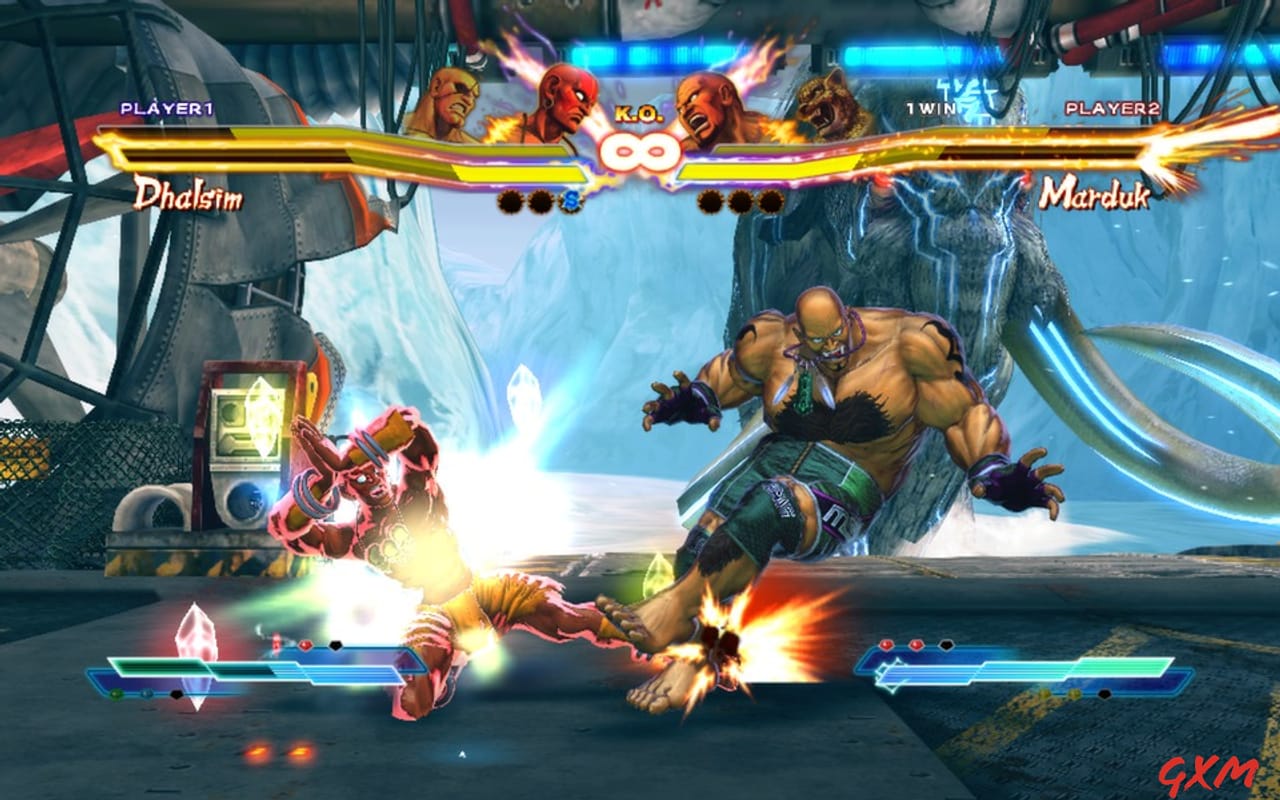Toggle the third Cross Gauge pip for Player 2
Image resolution: width=1280 pixels, height=800 pixels.
pyautogui.click(x=772, y=202)
